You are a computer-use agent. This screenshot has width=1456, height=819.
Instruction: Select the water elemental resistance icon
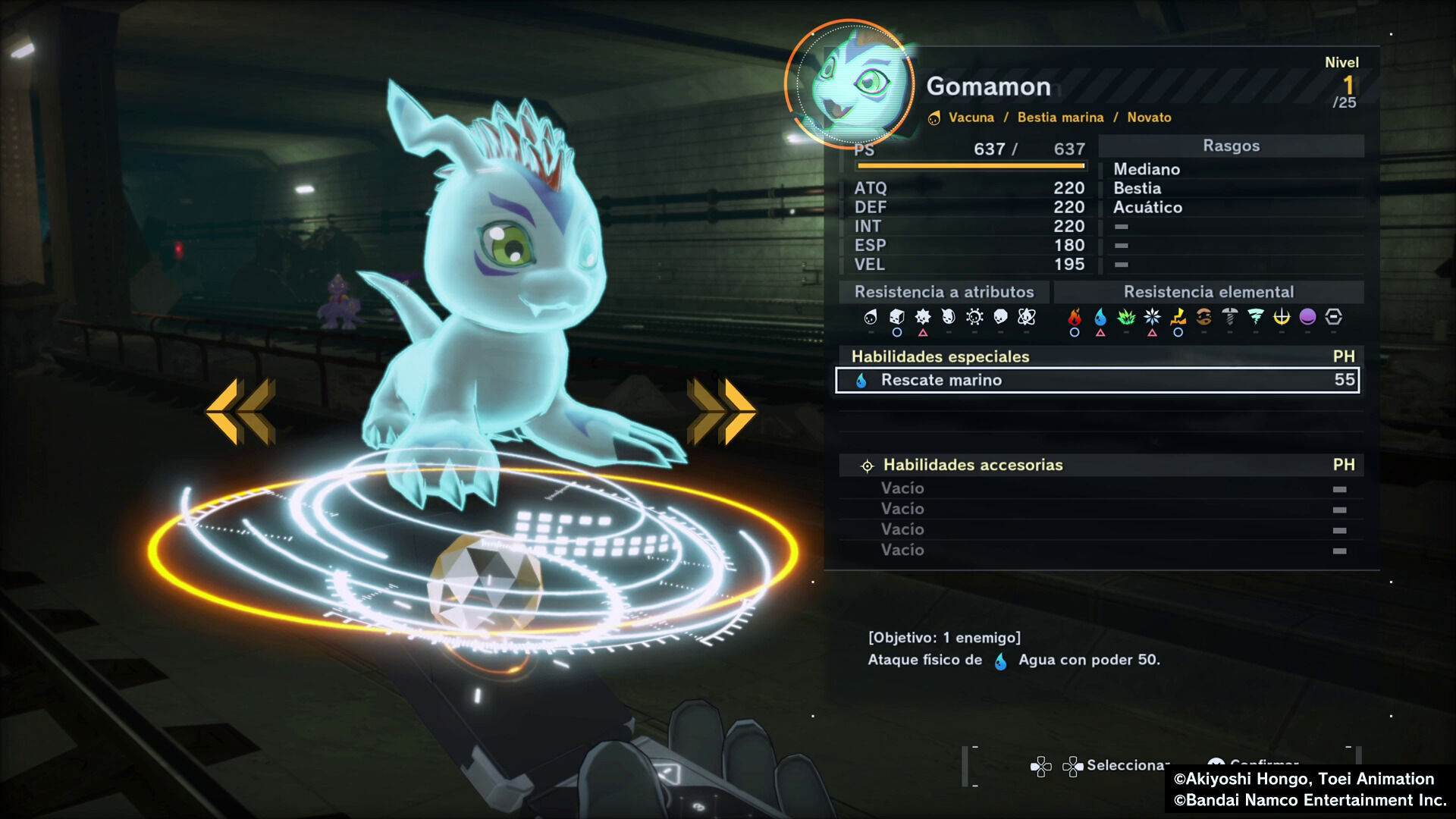click(1100, 317)
